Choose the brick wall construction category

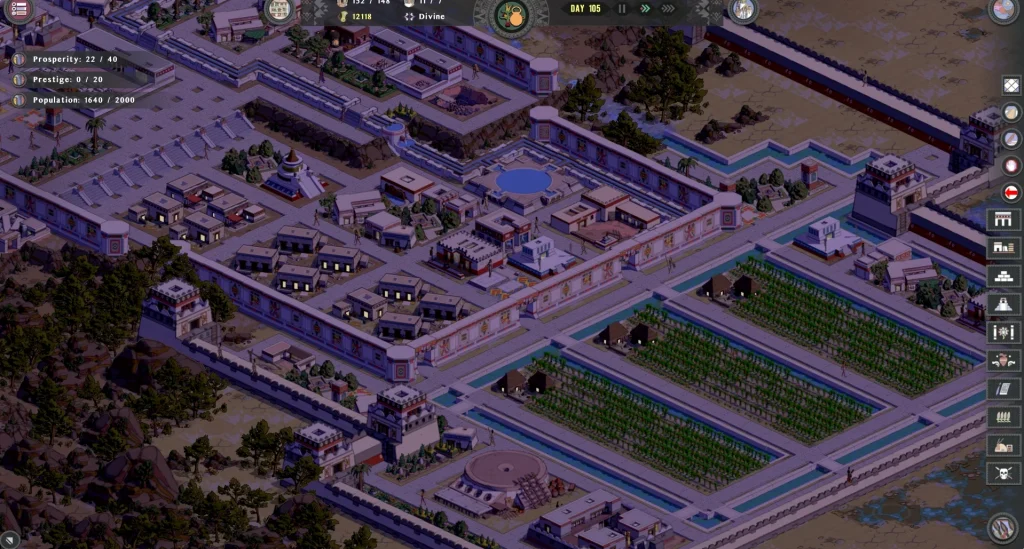point(1003,275)
